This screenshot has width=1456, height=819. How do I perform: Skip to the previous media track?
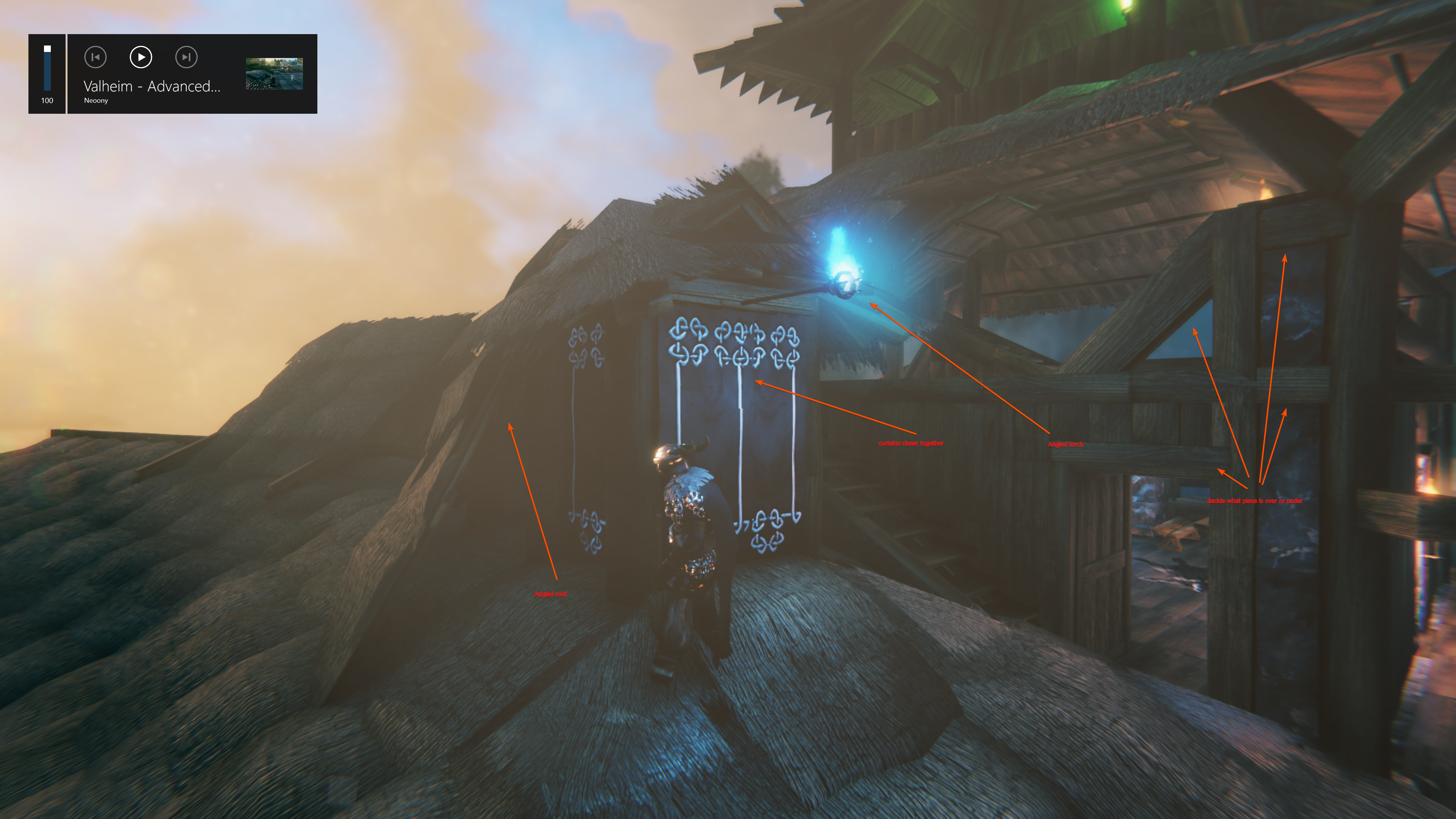(95, 57)
